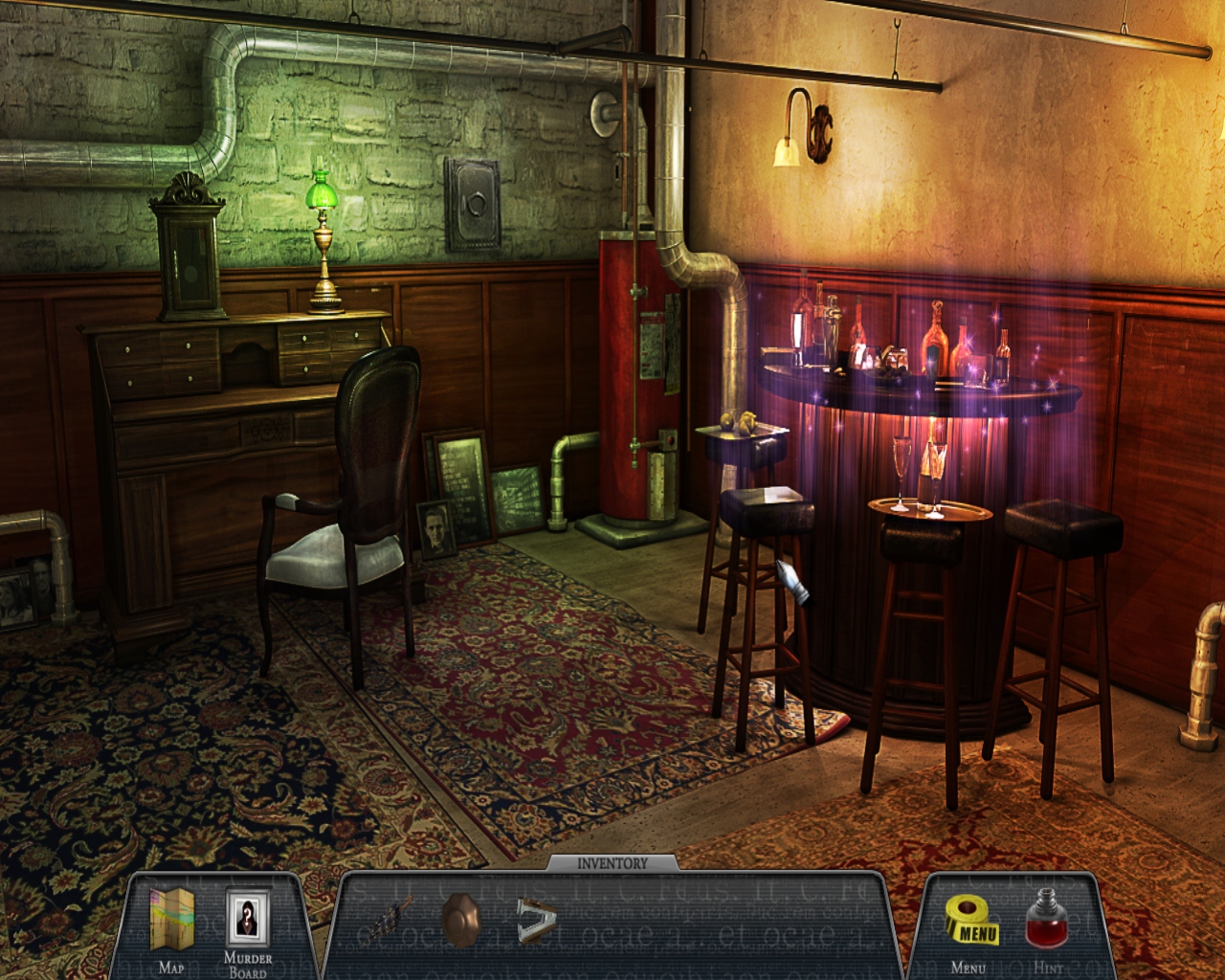The width and height of the screenshot is (1225, 980).
Task: Select the bronze octagonal knob in inventory
Action: (x=461, y=920)
